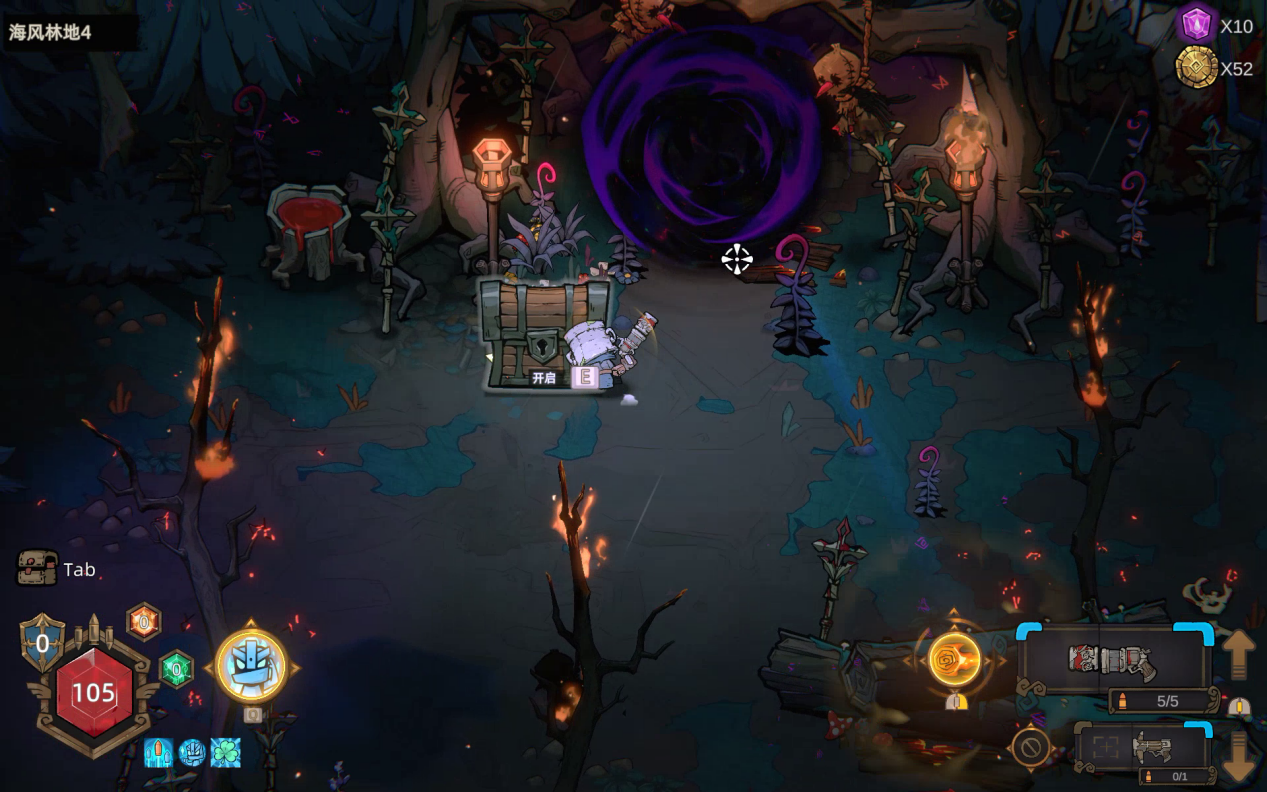Activate the blue masked character skill

pos(251,666)
